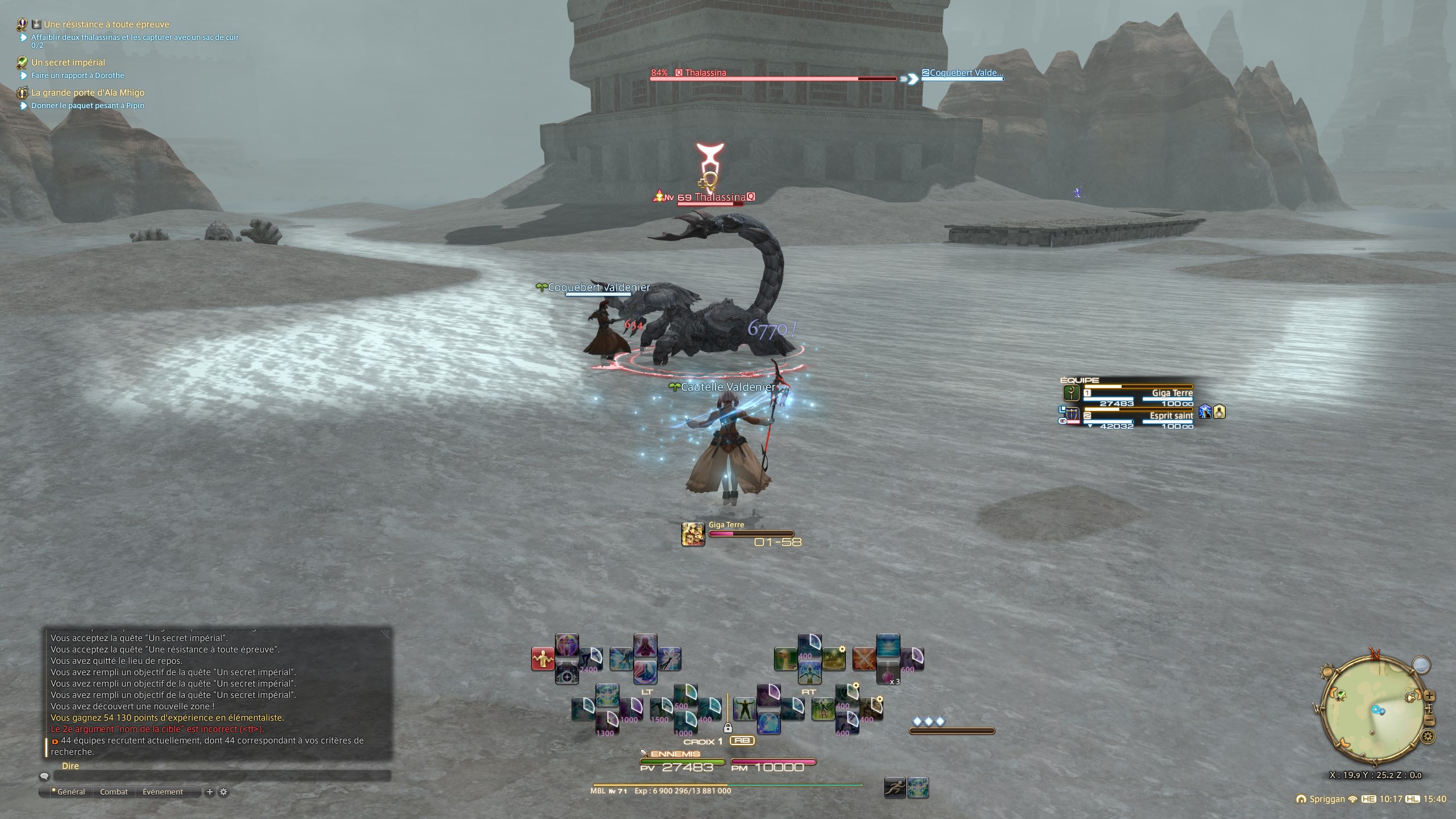Viewport: 1456px width, 819px height.
Task: Add a new chat tab with plus button
Action: pyautogui.click(x=209, y=792)
